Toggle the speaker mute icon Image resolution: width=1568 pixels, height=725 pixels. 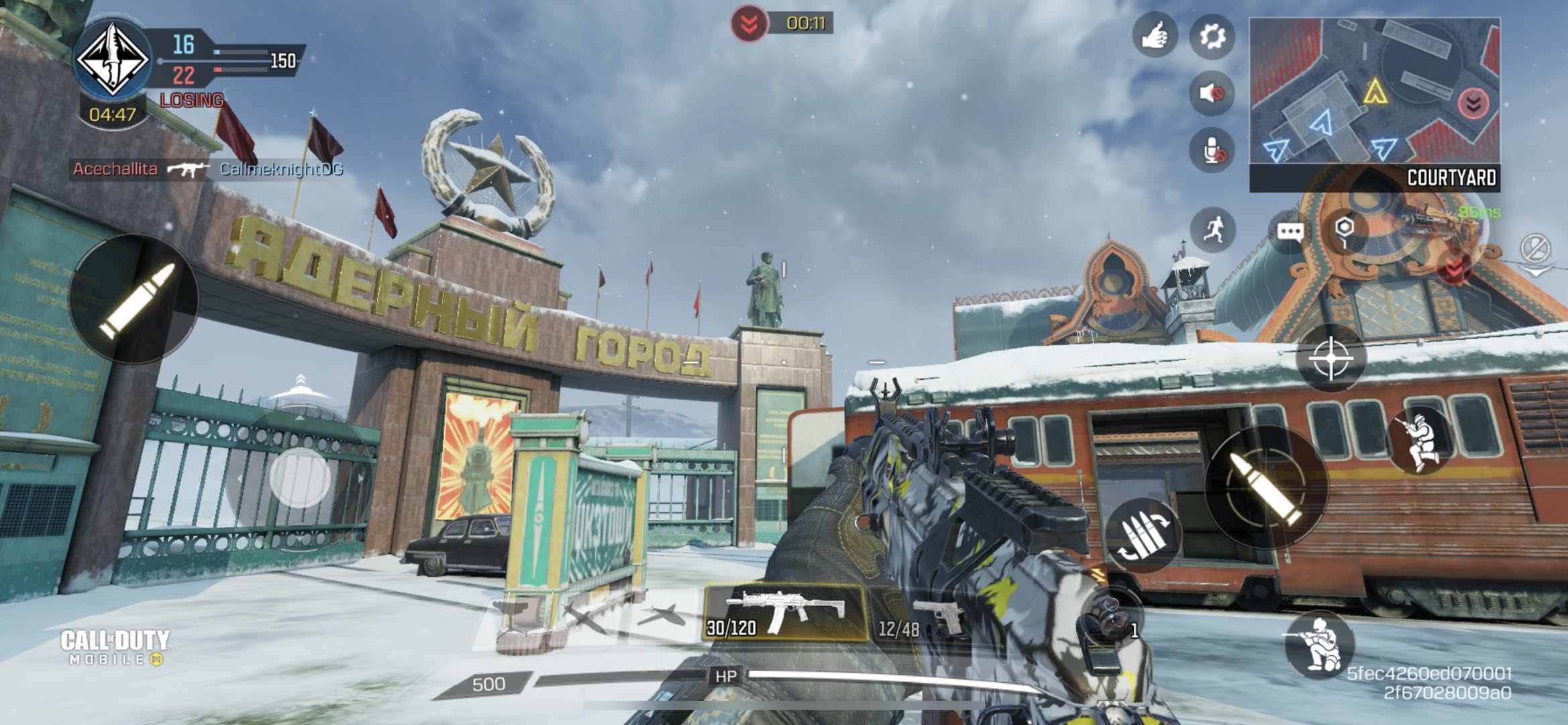[x=1212, y=93]
